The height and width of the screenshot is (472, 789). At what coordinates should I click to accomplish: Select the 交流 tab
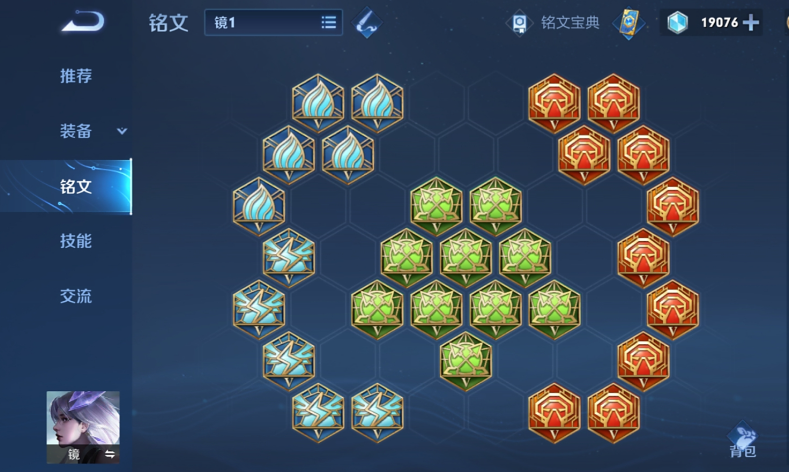click(x=76, y=296)
